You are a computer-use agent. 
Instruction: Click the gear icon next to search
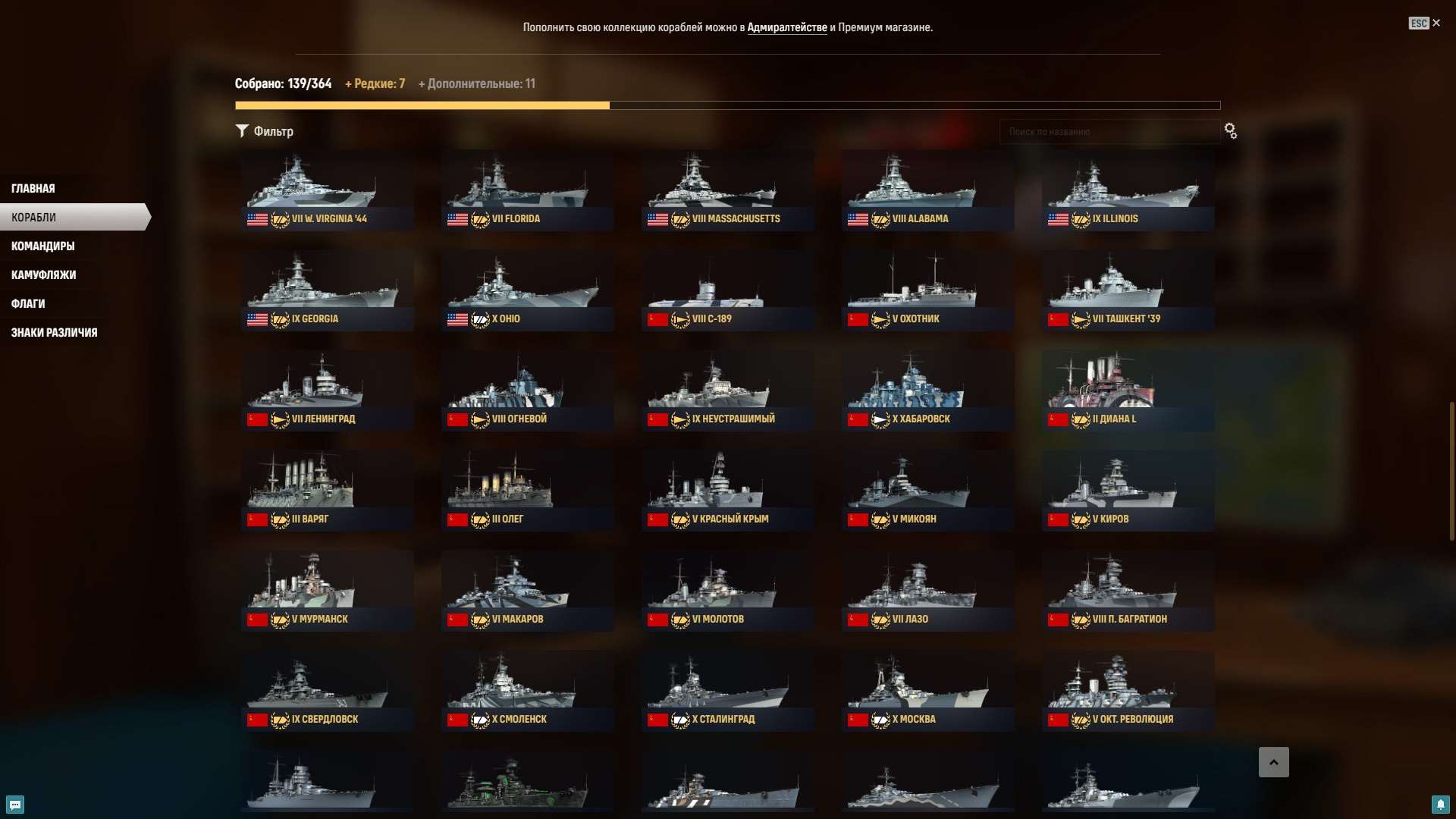click(x=1230, y=130)
